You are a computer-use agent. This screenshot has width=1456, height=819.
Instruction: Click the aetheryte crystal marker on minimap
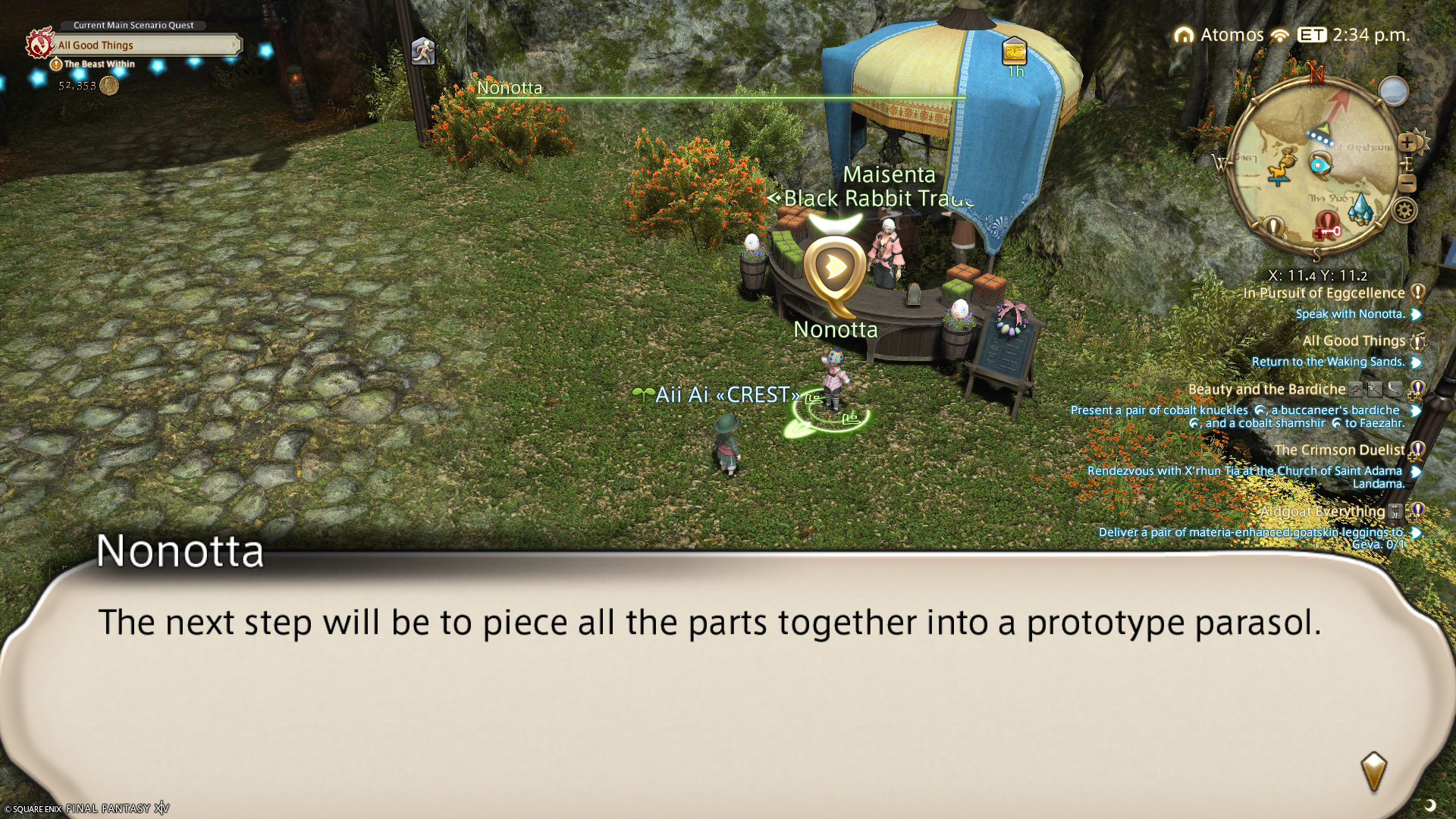(1360, 209)
